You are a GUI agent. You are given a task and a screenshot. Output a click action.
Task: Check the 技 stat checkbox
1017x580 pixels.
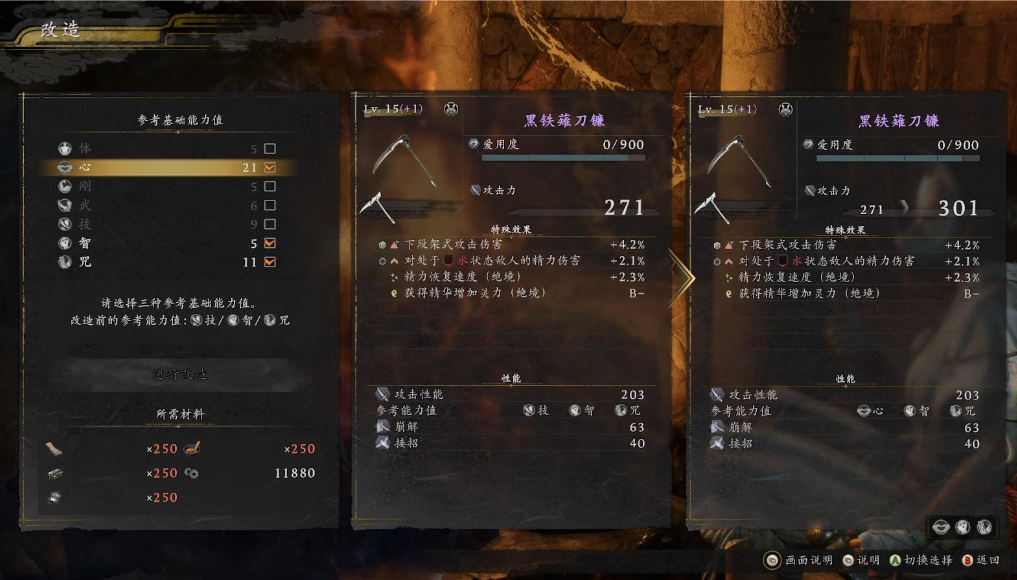click(269, 224)
